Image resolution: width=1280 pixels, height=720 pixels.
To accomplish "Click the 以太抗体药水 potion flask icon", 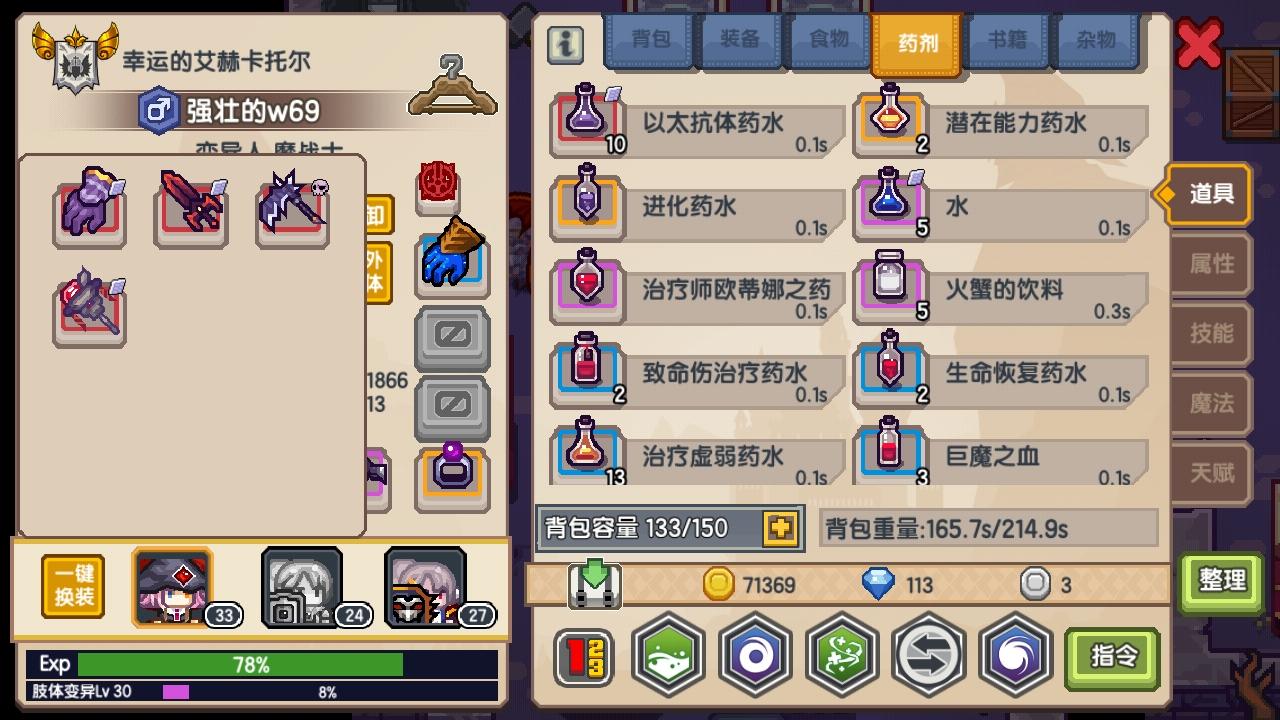I will tap(586, 121).
